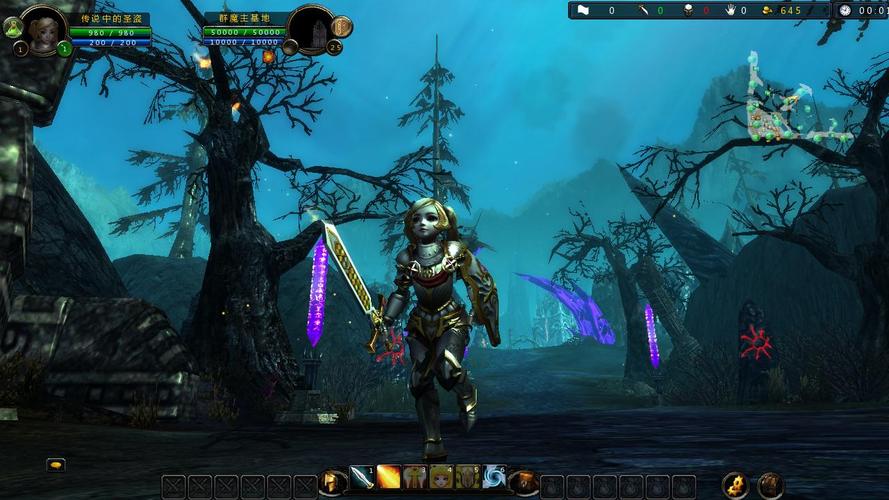Trigger the swirling blue vortex skill
The height and width of the screenshot is (500, 889).
point(494,478)
